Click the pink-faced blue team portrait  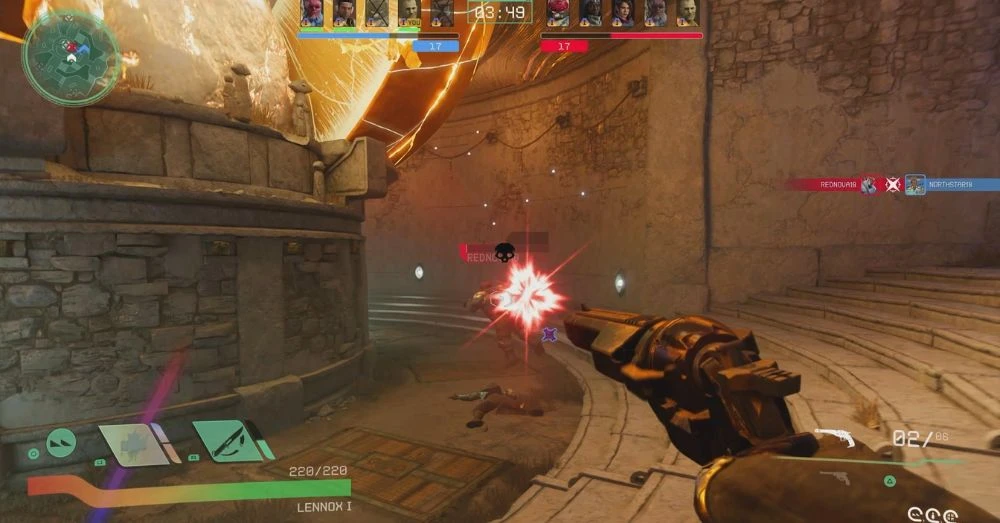click(x=312, y=13)
